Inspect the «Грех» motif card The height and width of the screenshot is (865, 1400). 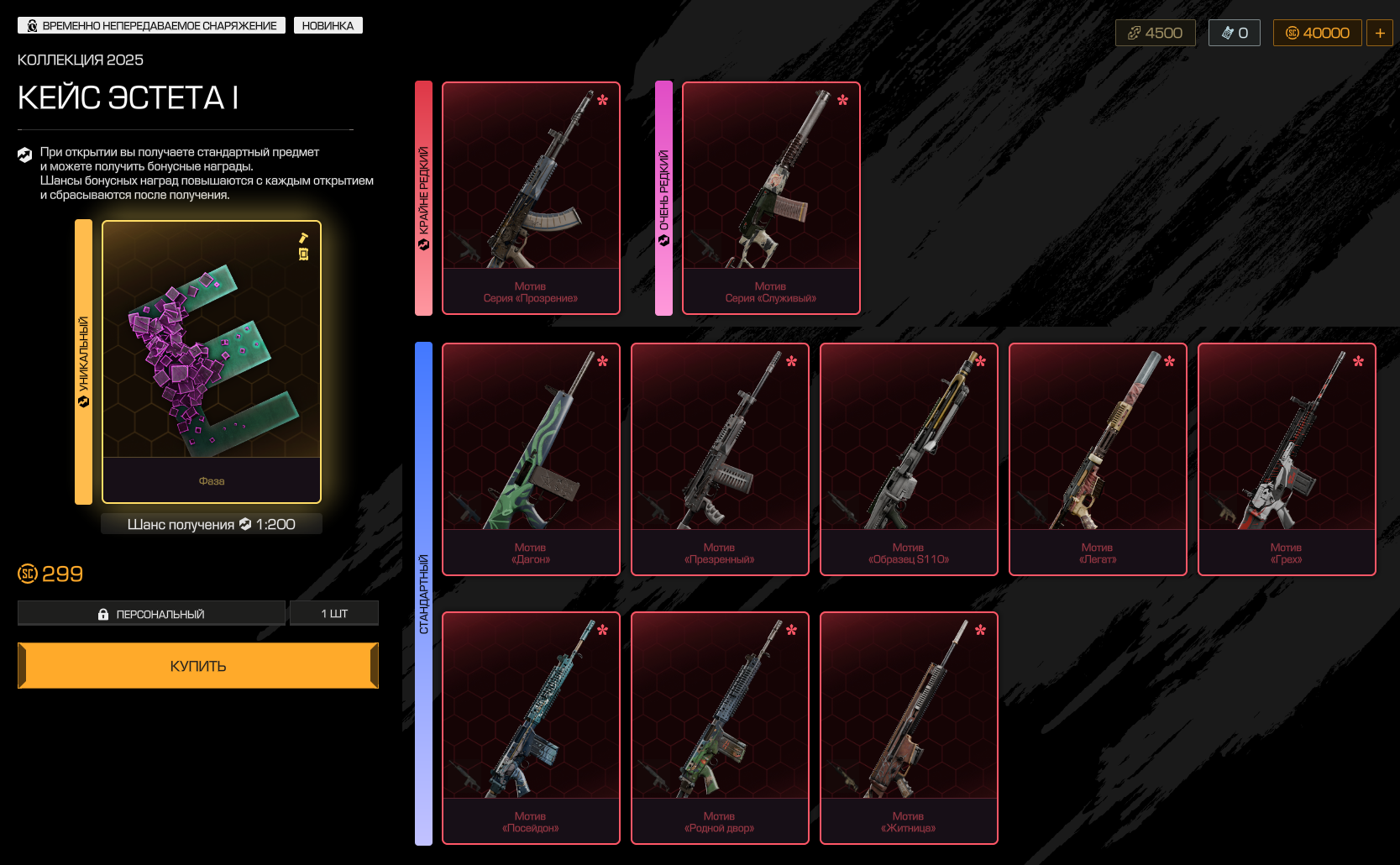(x=1287, y=459)
